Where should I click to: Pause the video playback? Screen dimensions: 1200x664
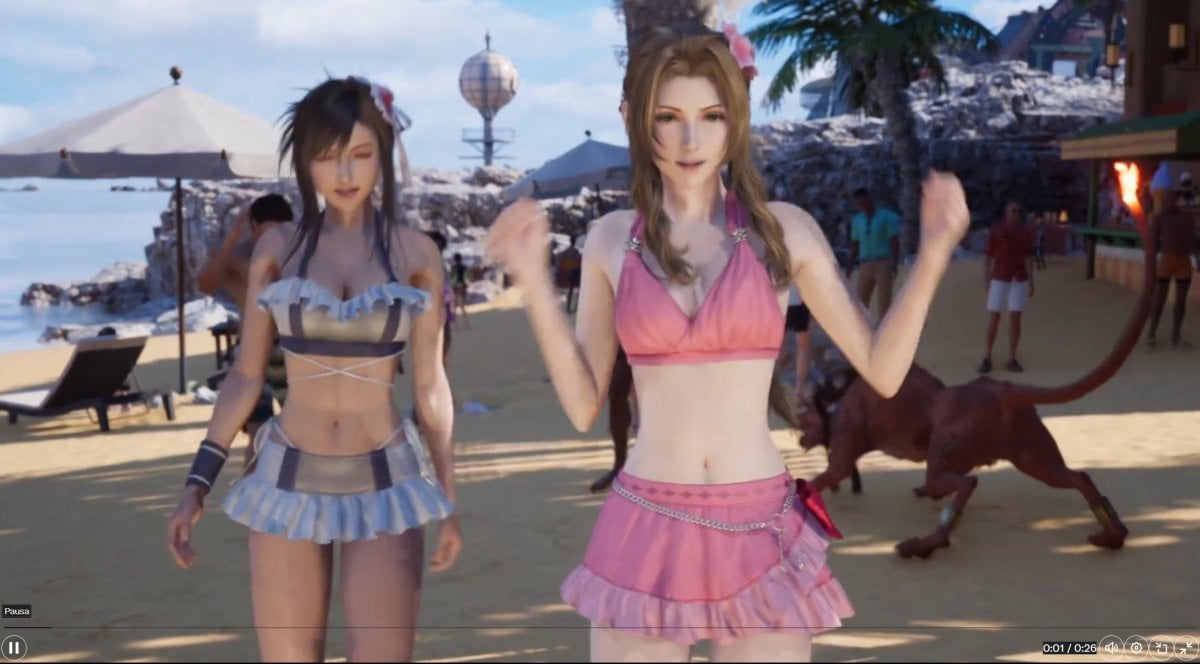point(14,647)
